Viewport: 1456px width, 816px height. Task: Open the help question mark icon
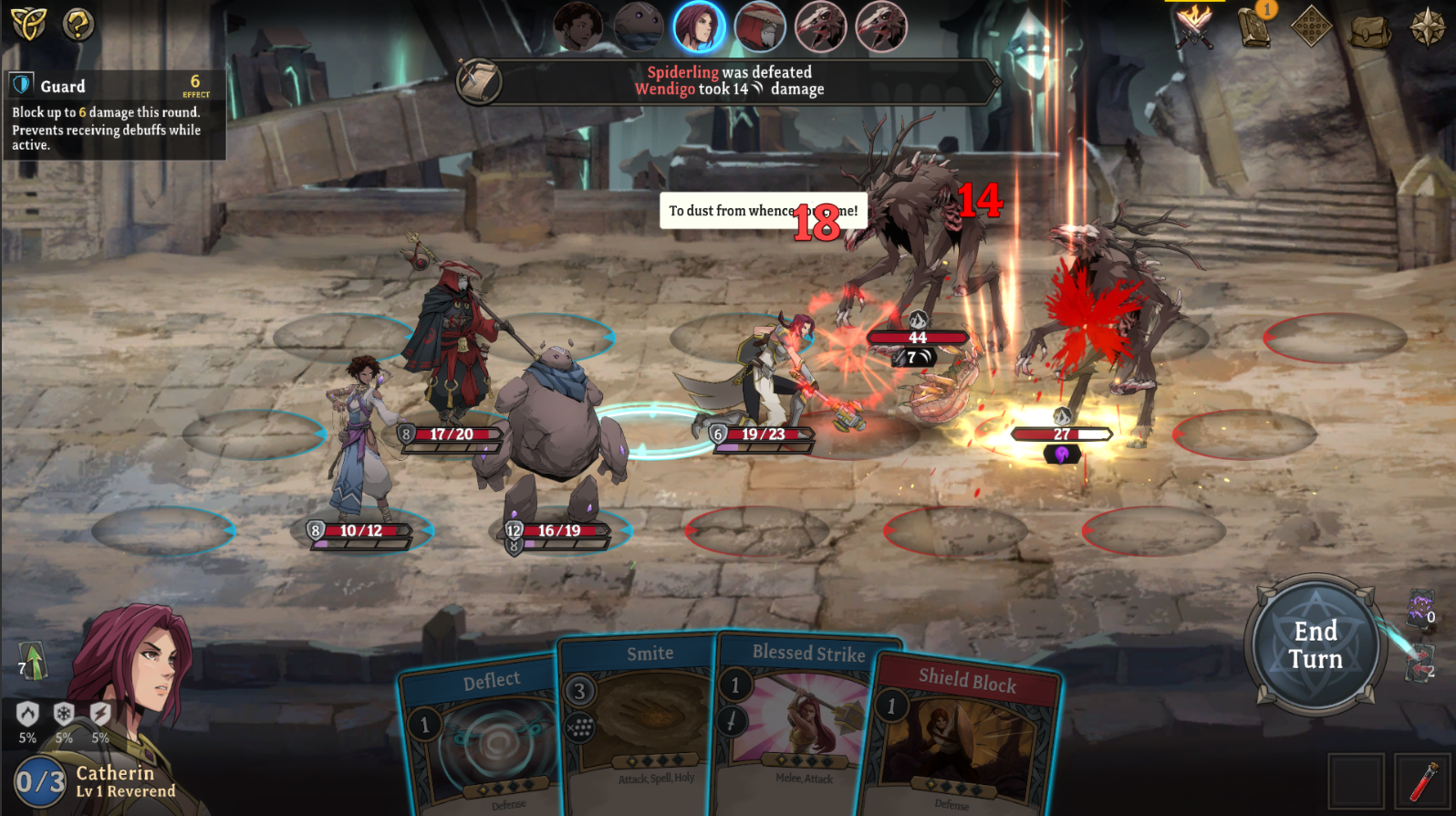tap(77, 26)
